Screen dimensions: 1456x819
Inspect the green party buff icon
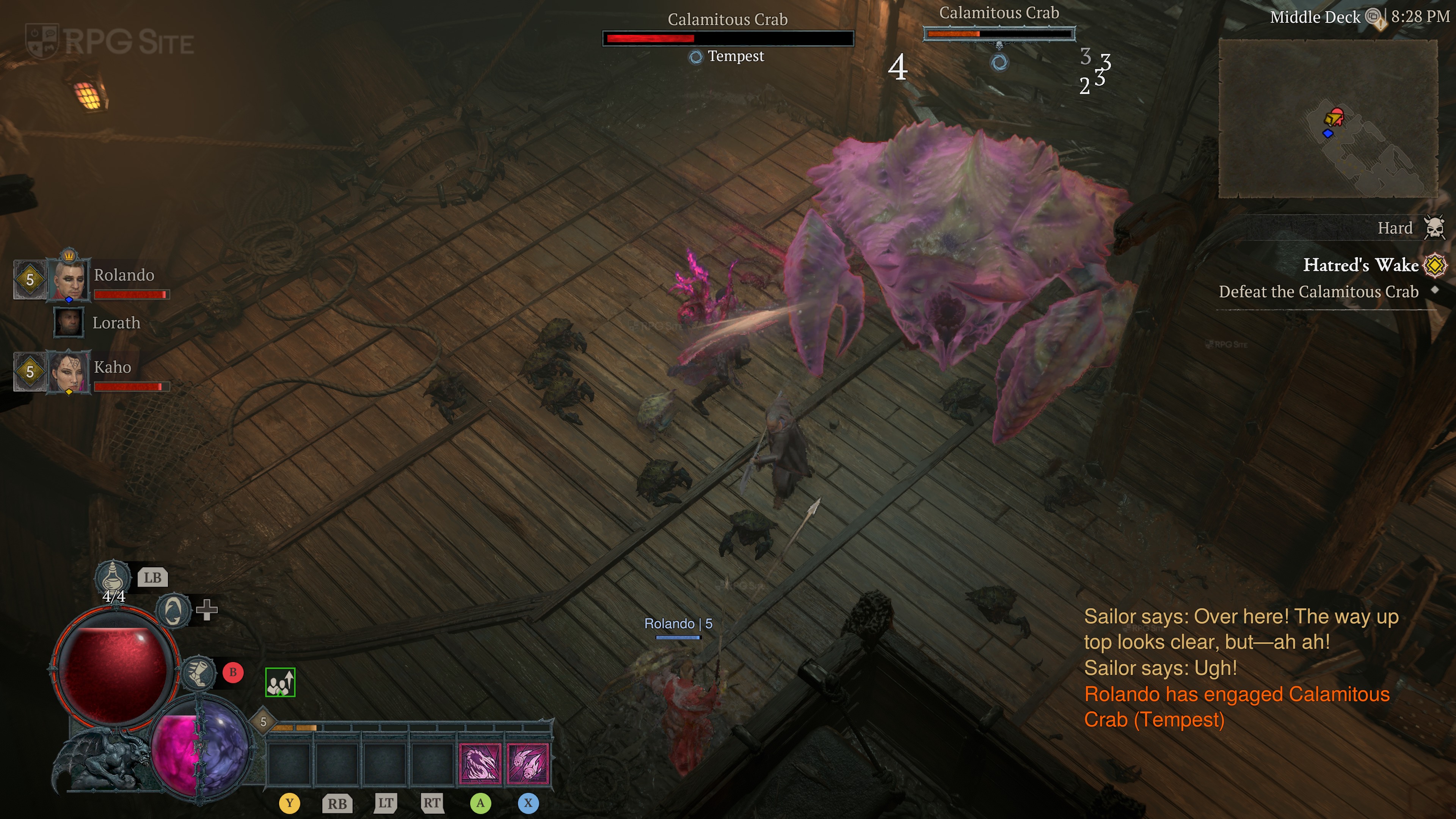click(280, 683)
